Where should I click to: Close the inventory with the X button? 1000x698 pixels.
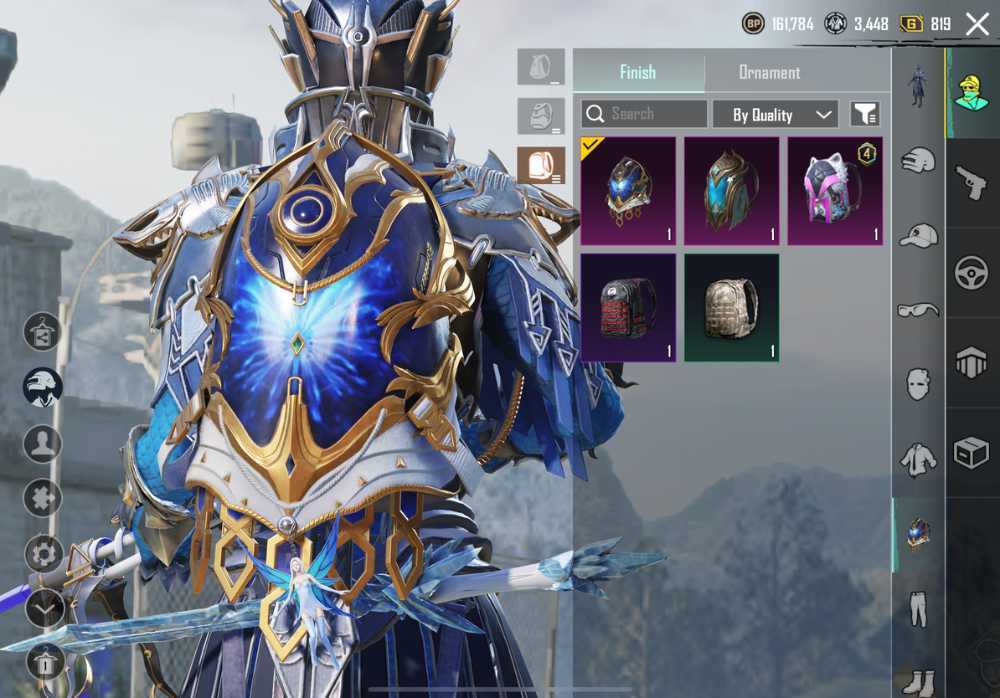(977, 24)
